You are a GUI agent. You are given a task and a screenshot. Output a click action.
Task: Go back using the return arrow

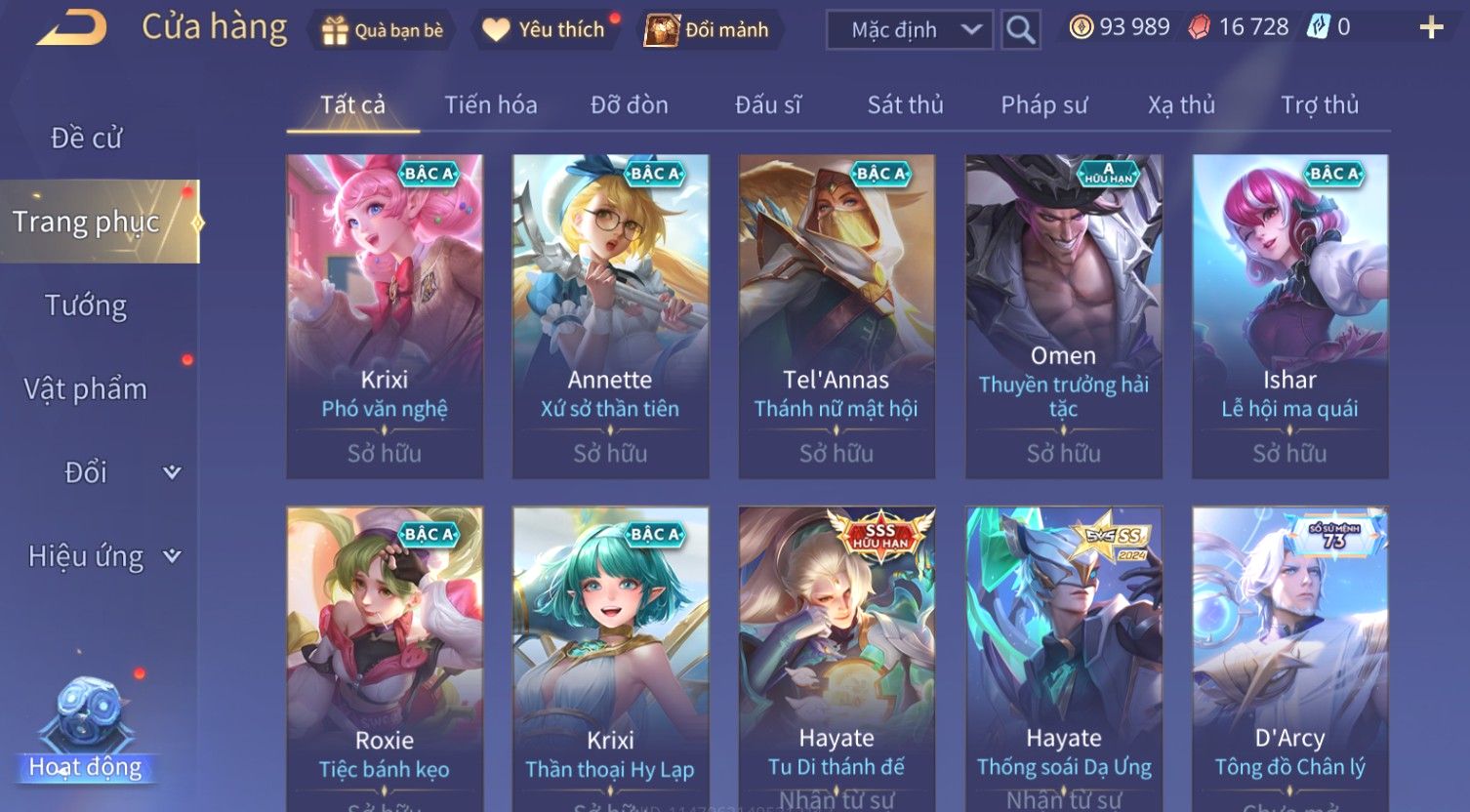[71, 27]
